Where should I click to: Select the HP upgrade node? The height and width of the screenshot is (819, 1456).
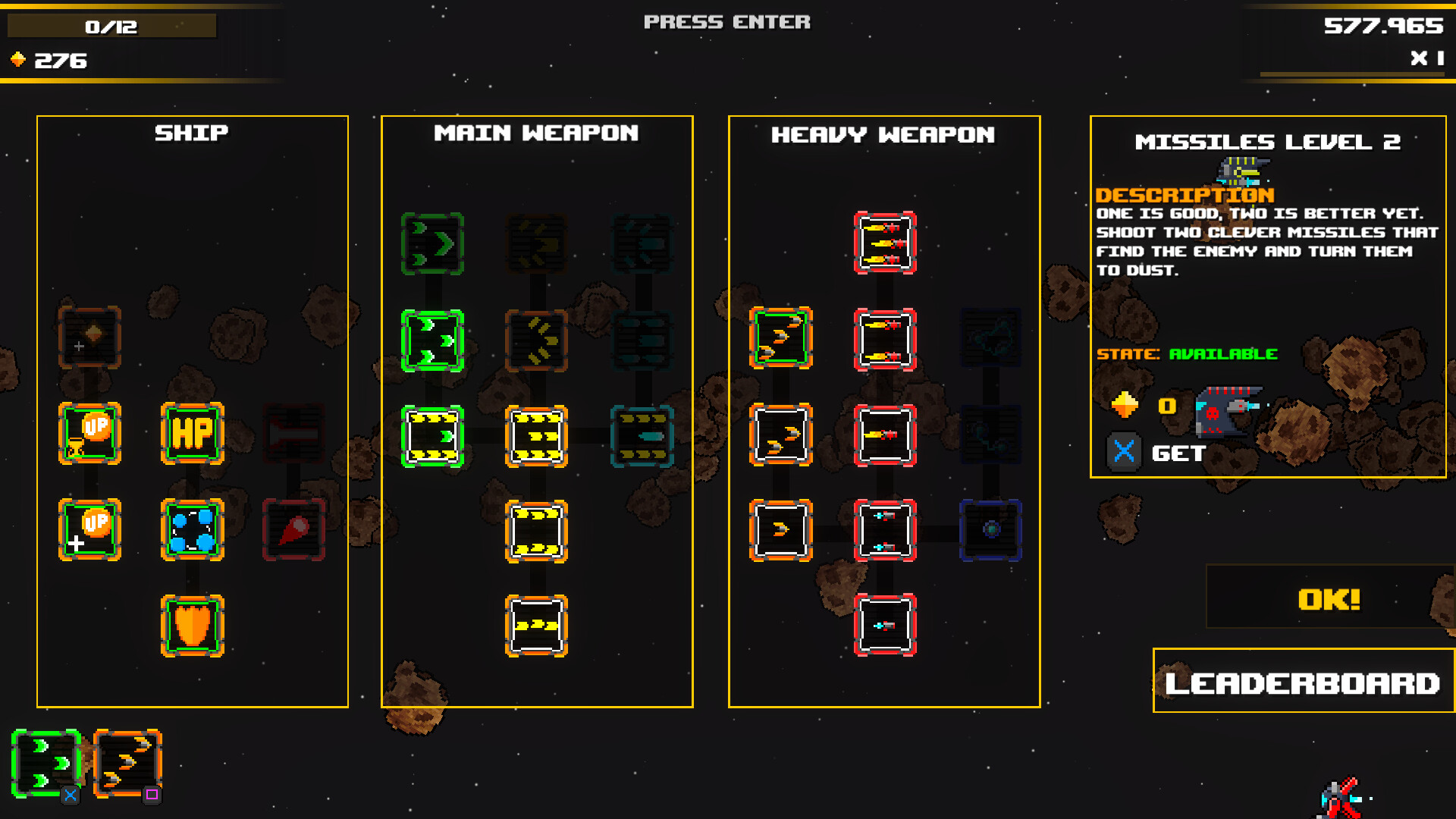click(x=191, y=434)
